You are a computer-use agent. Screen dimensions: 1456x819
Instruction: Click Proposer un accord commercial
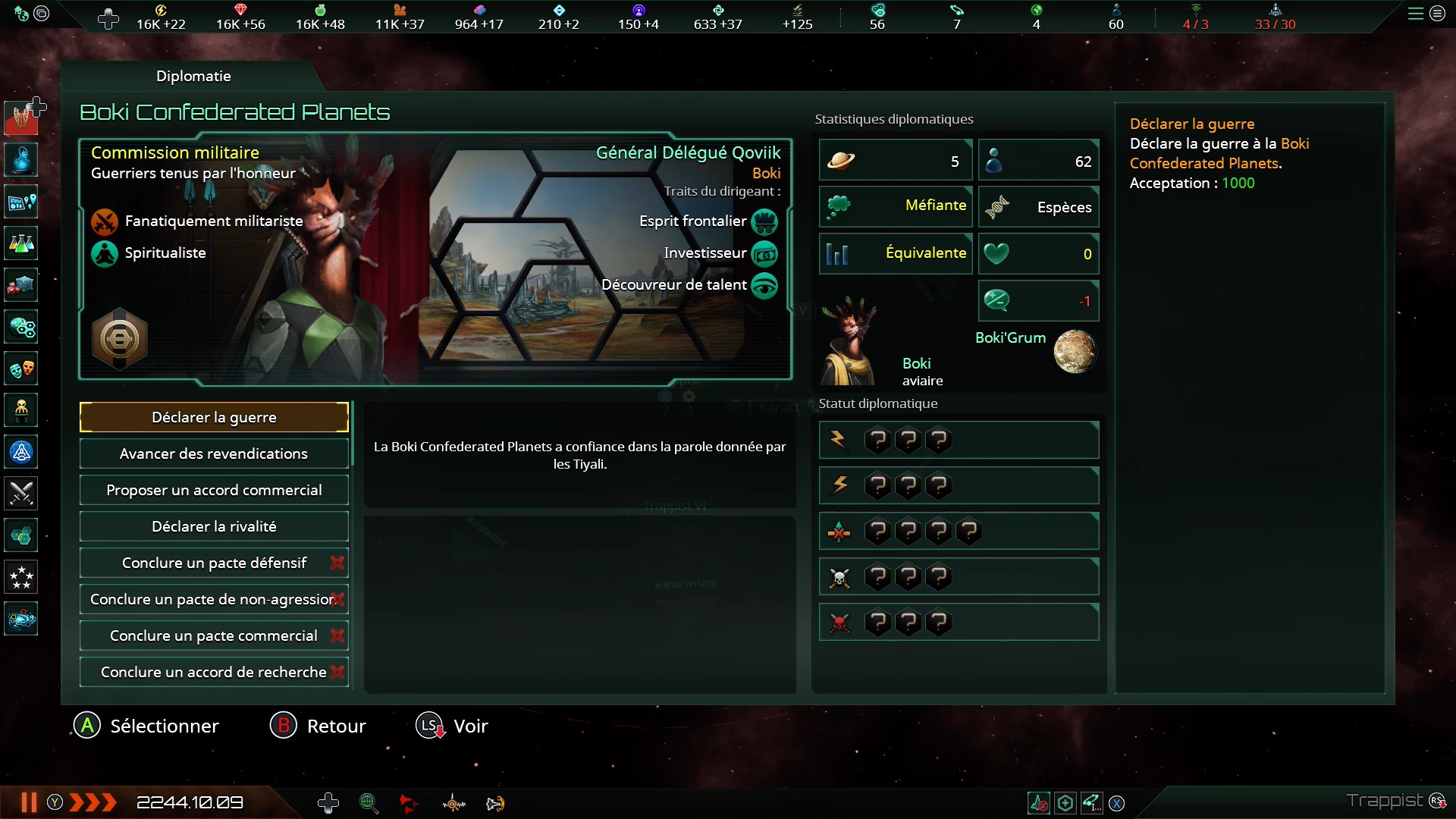click(214, 490)
